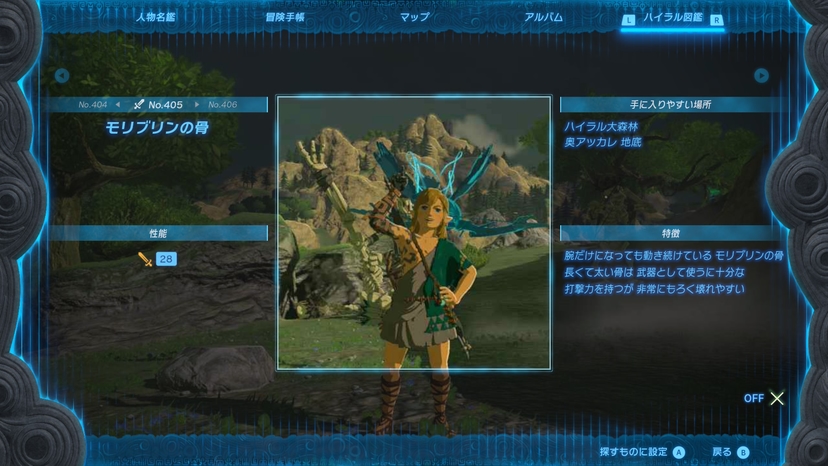
Task: Go back with the 戻る button
Action: 730,452
